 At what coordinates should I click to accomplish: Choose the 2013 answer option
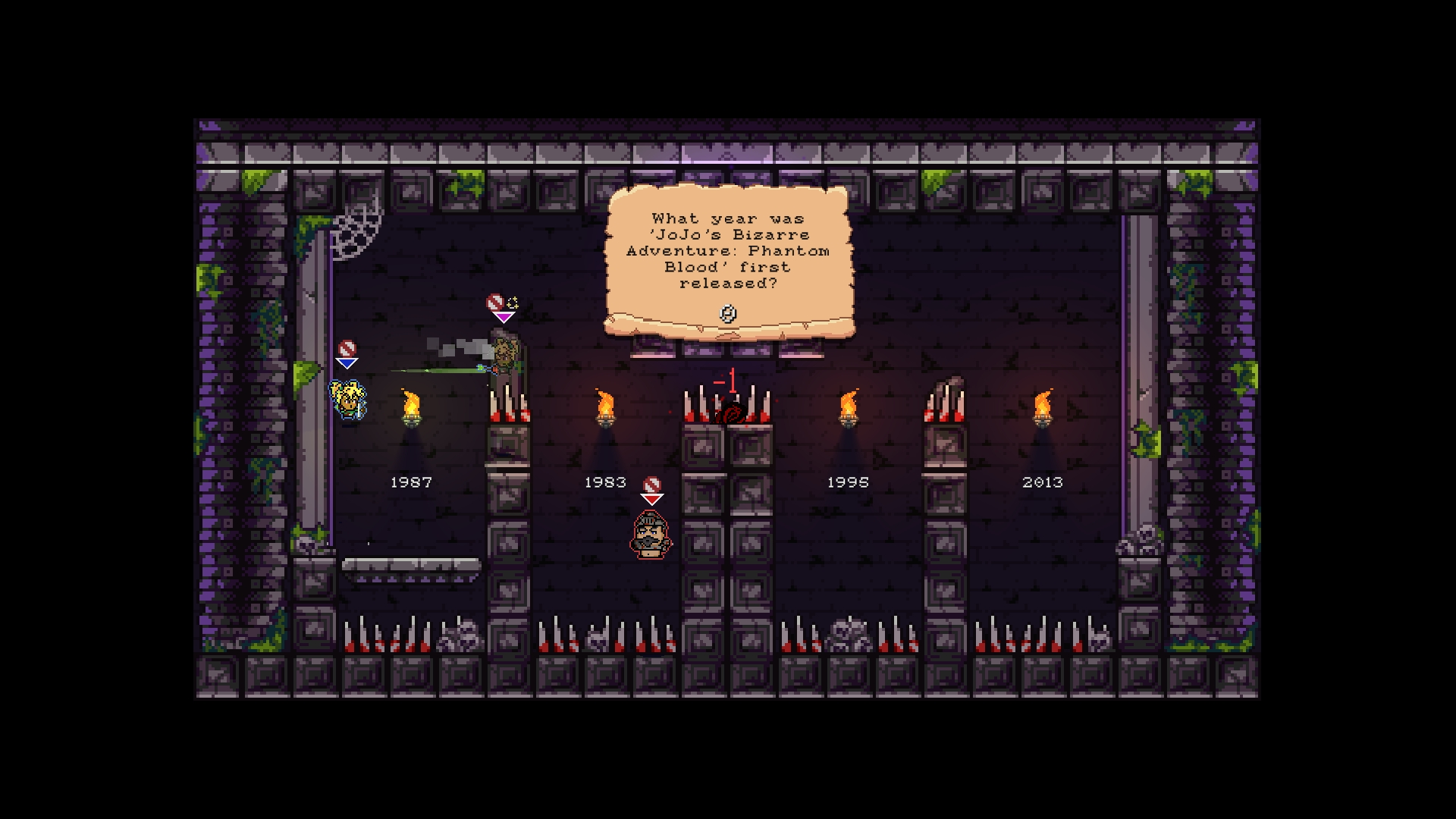[x=1043, y=481]
